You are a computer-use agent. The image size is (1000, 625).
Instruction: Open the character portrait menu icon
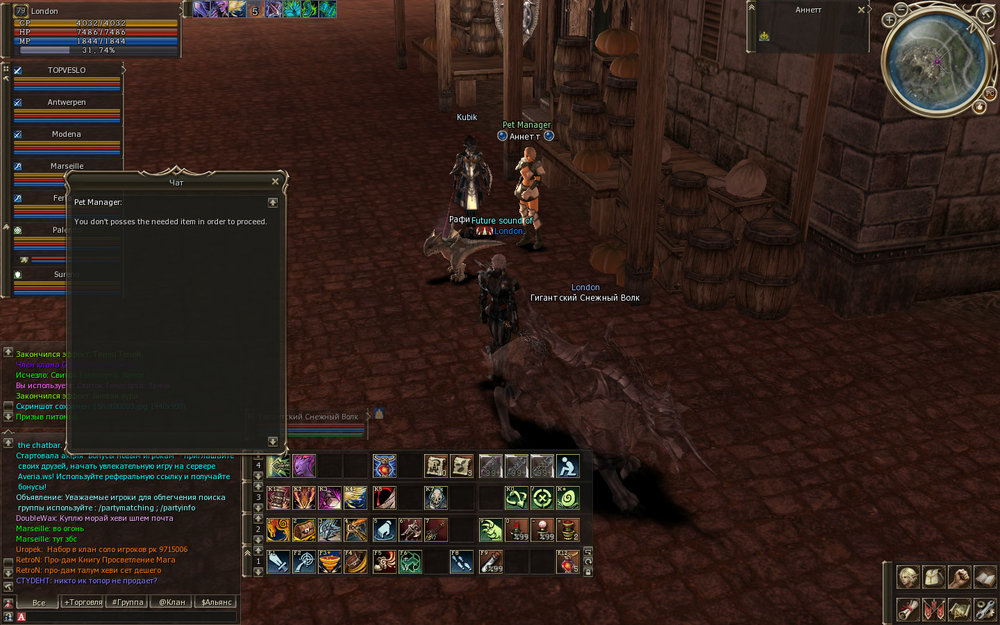tap(907, 578)
